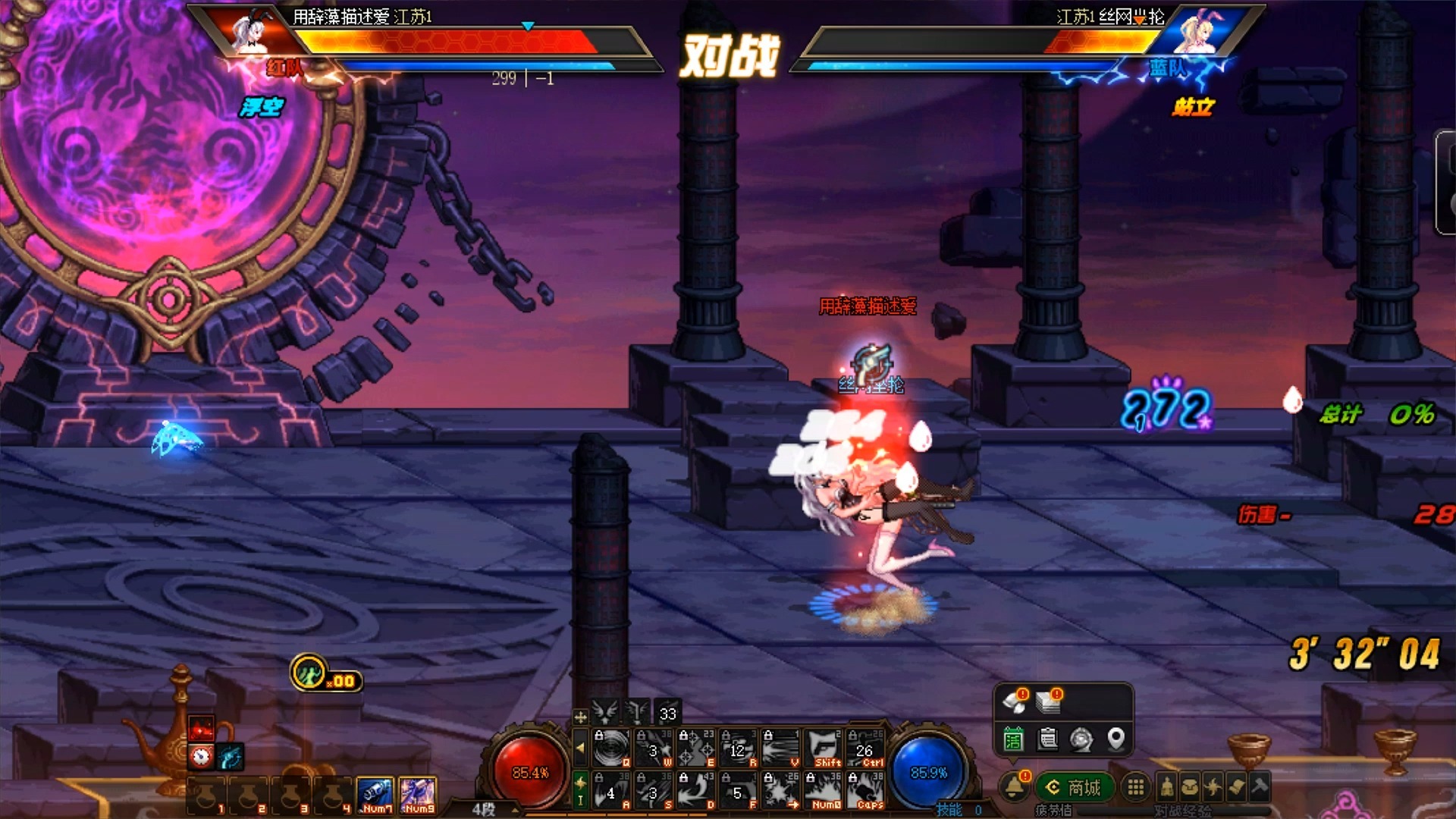1456x819 pixels.
Task: Open the stacked papers mail icon
Action: (x=1048, y=701)
